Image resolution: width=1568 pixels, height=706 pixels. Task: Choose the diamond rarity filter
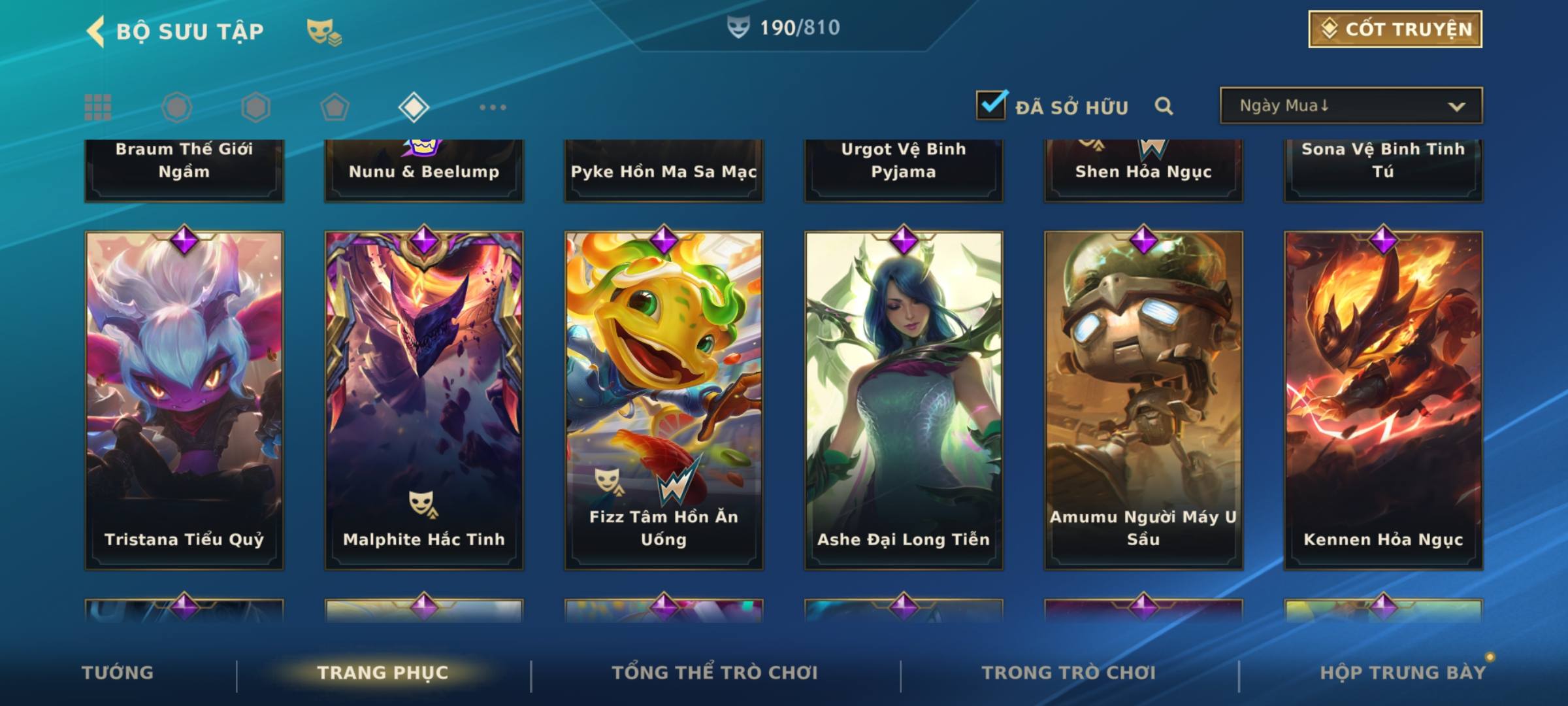click(x=414, y=107)
